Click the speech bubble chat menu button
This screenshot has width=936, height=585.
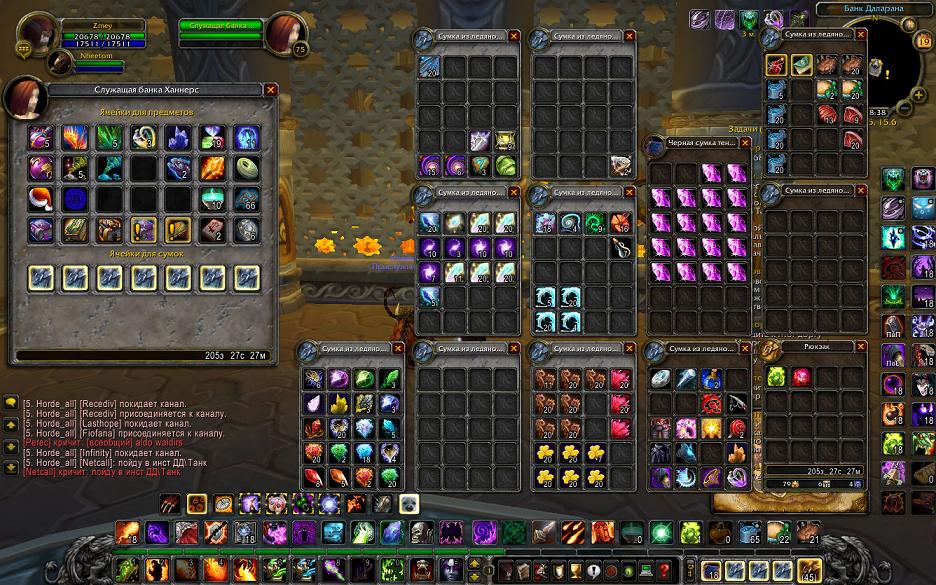click(10, 403)
